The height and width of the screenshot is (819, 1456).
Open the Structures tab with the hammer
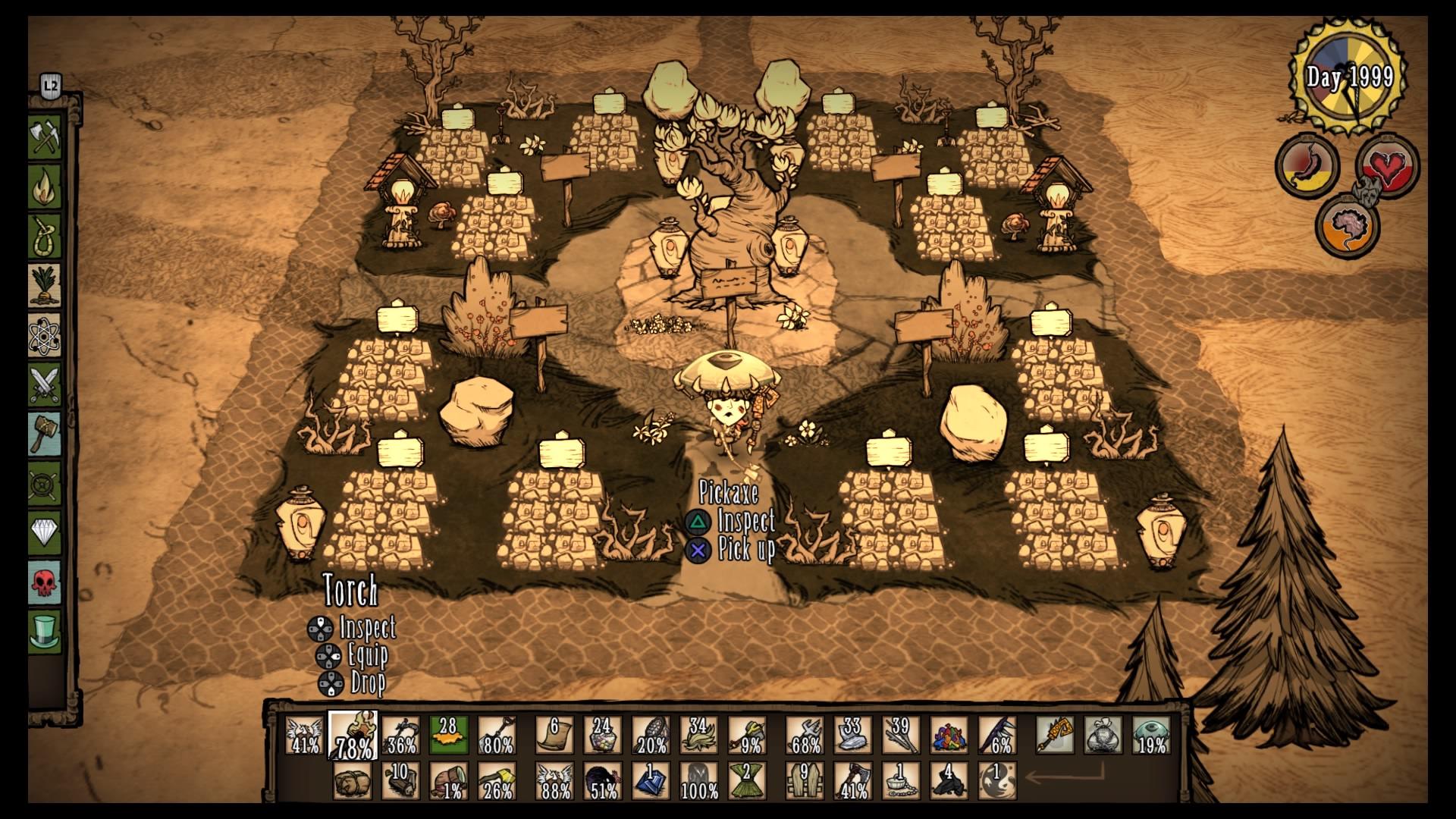[45, 434]
